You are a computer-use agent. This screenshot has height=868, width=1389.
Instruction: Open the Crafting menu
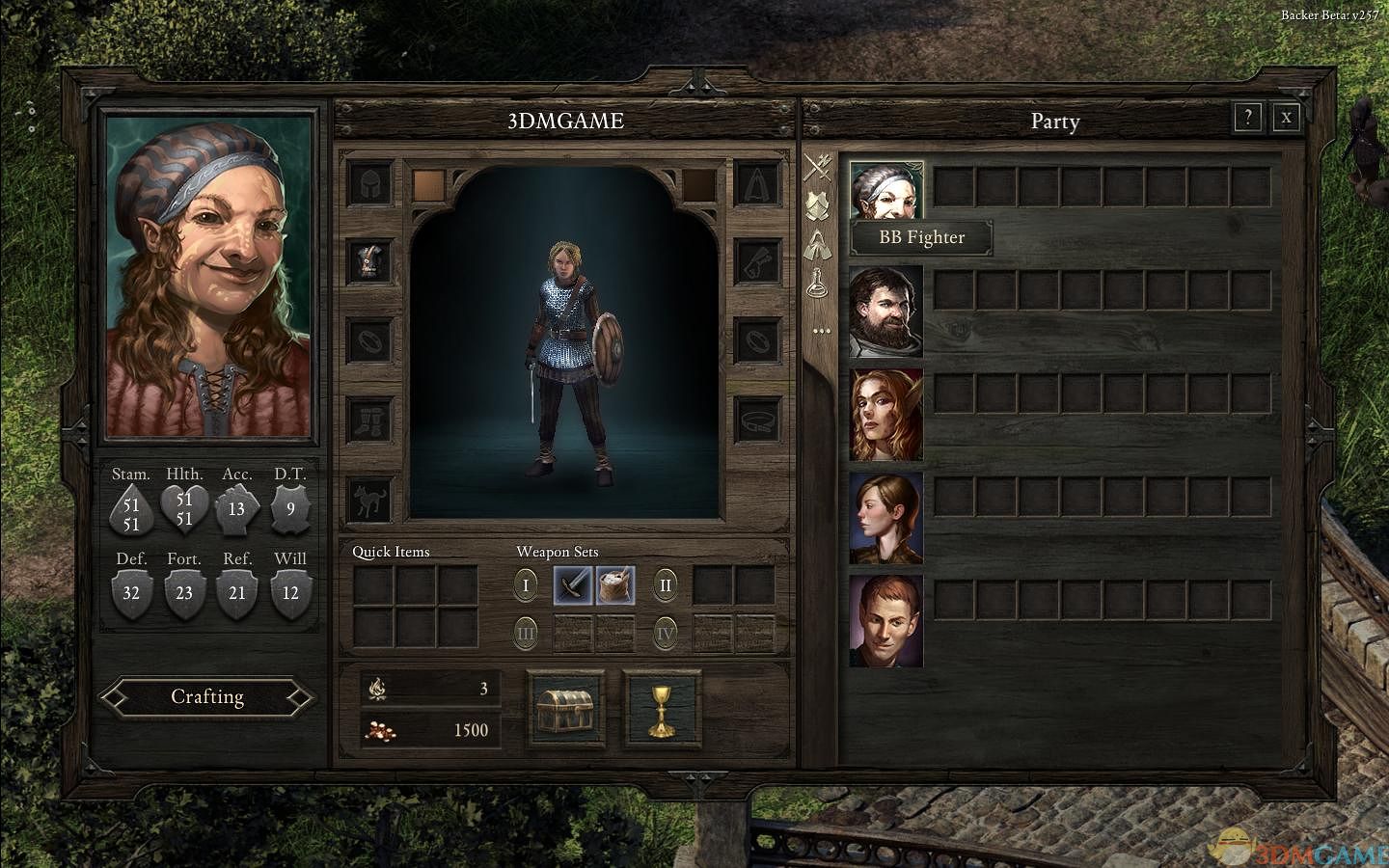207,697
